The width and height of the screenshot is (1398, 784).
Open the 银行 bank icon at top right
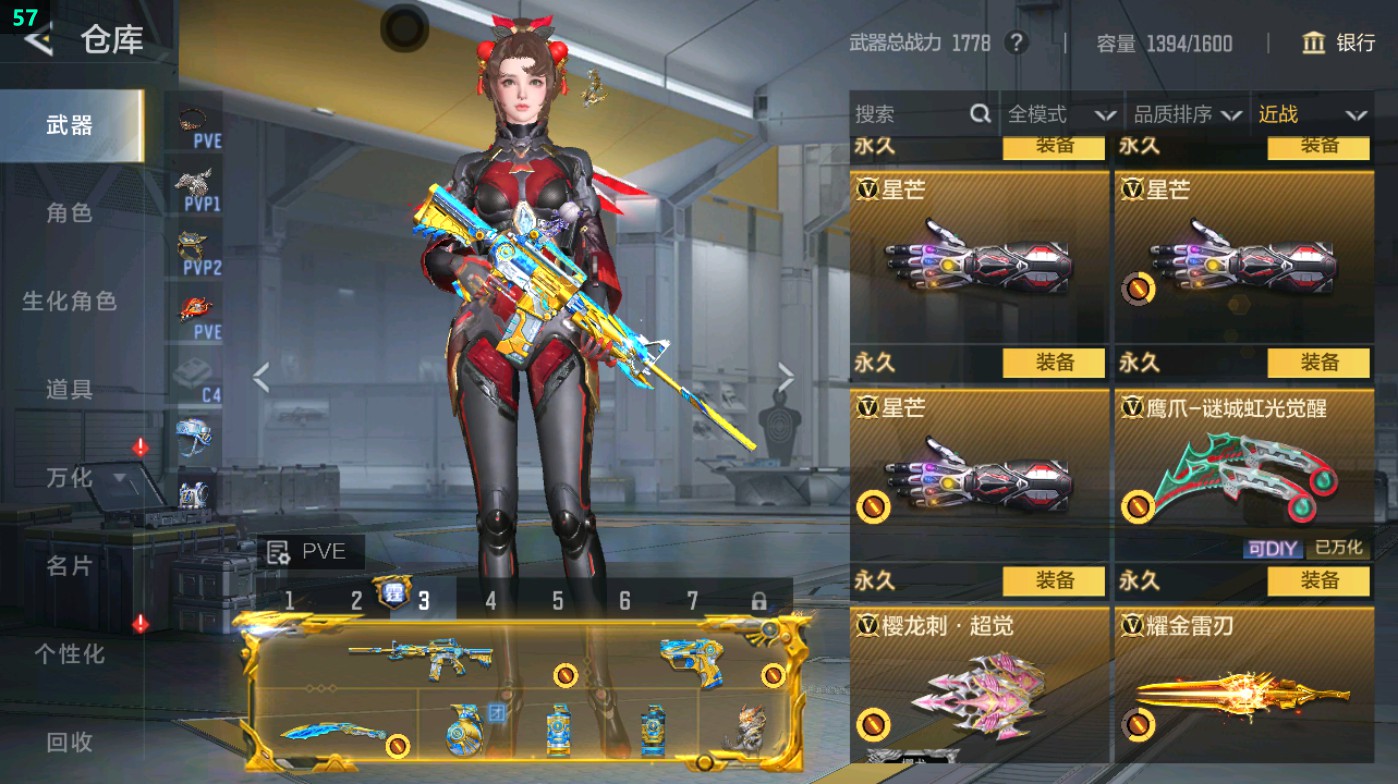click(1313, 44)
